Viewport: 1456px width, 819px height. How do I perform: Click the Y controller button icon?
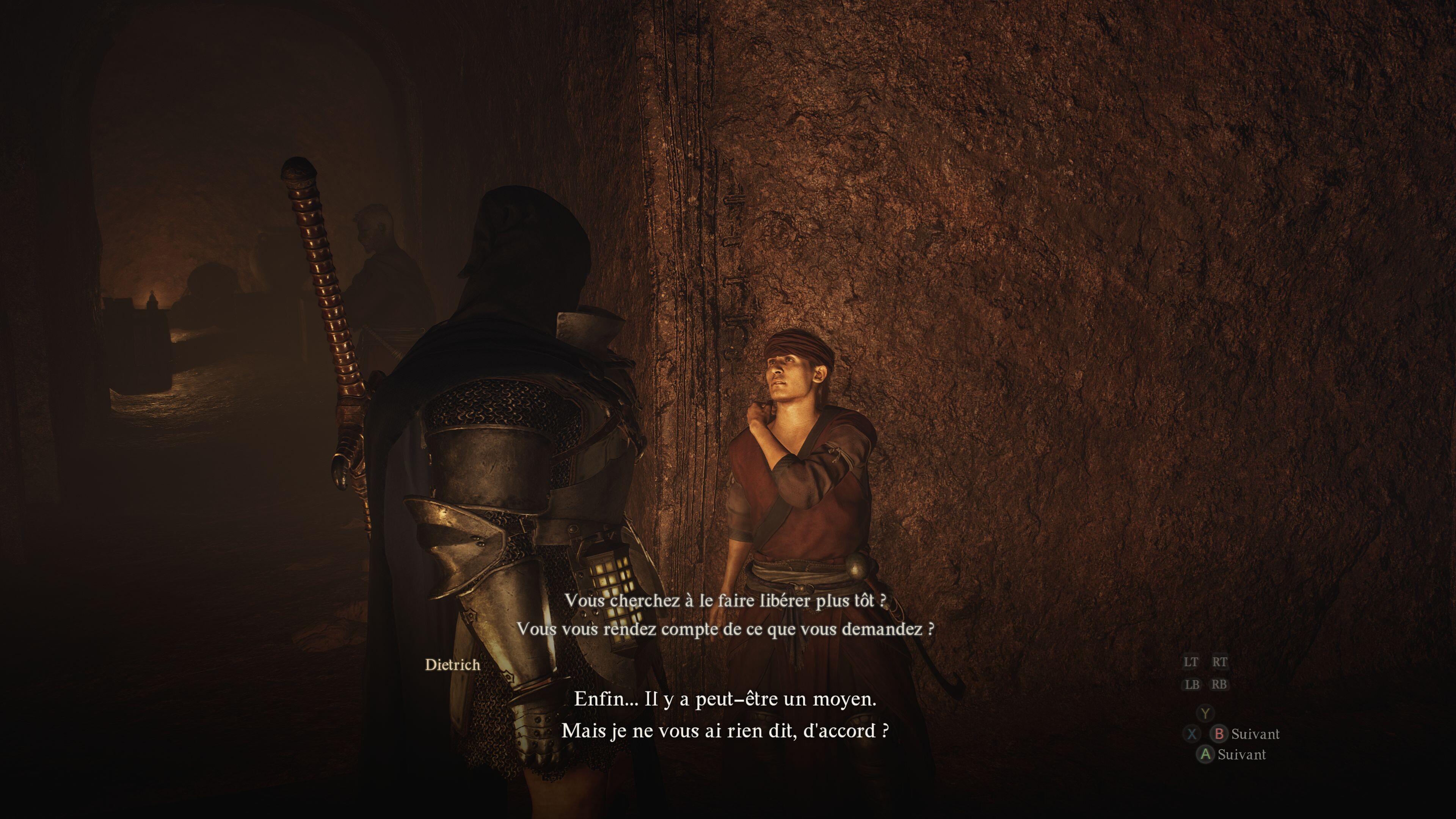click(x=1205, y=713)
